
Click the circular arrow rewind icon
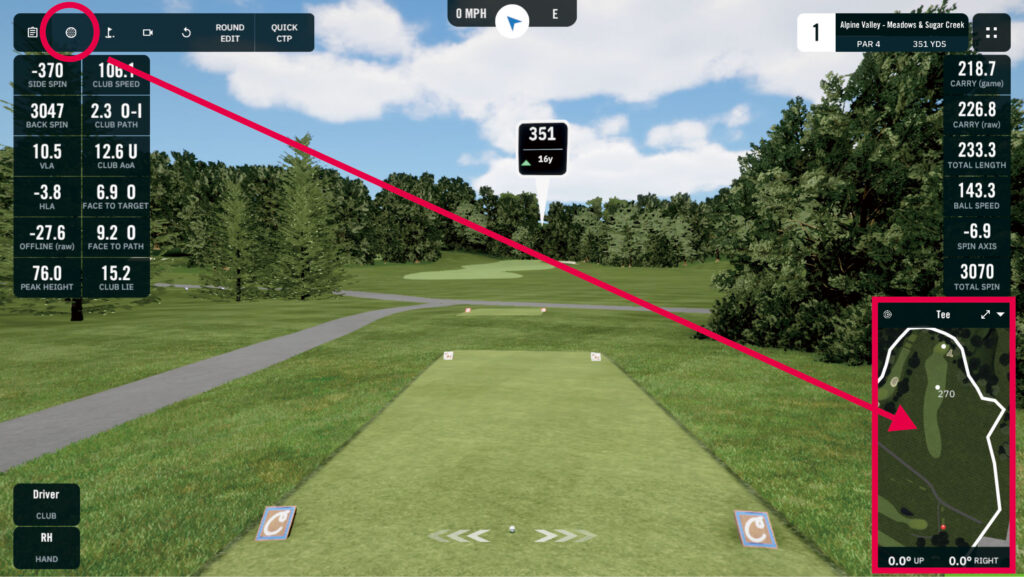click(186, 32)
